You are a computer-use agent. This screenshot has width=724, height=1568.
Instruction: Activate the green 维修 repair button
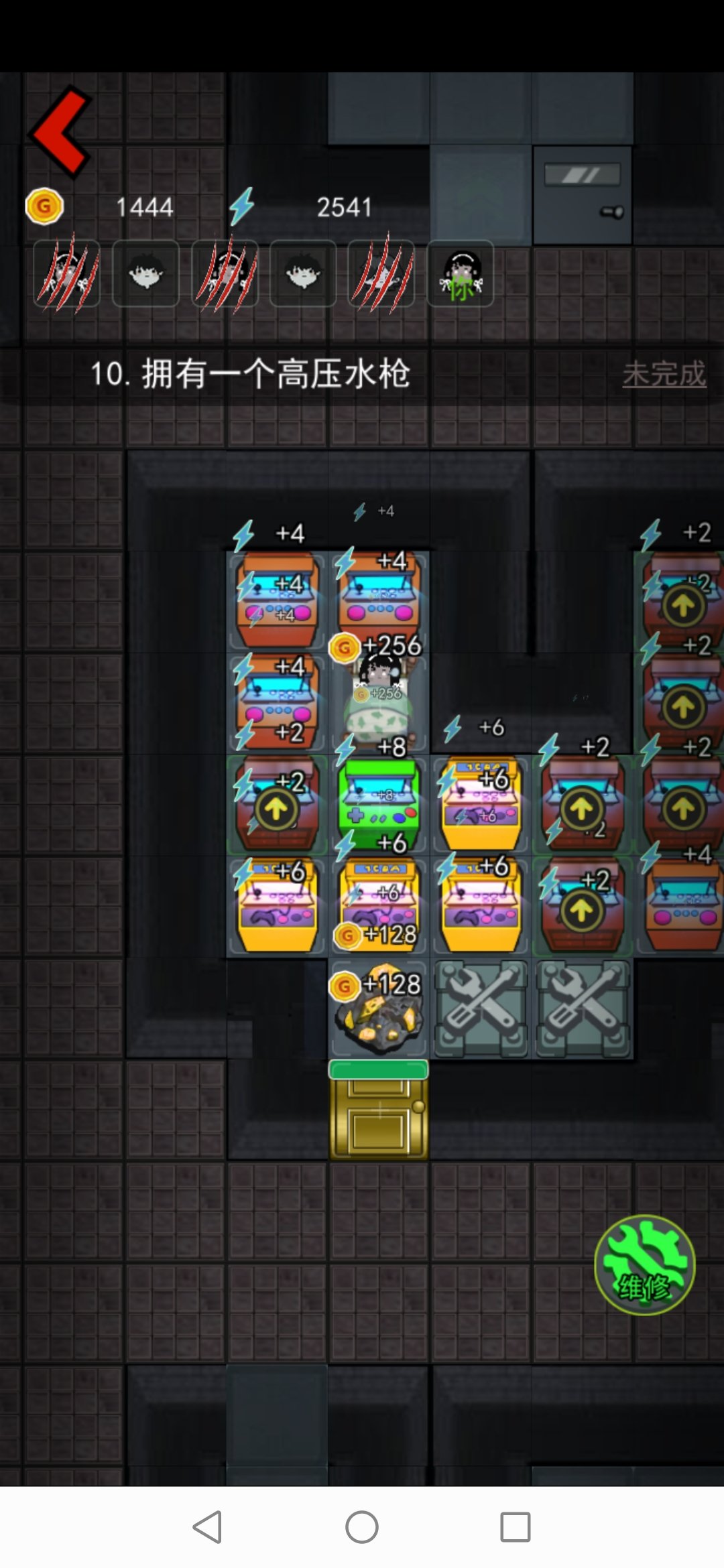(644, 1265)
